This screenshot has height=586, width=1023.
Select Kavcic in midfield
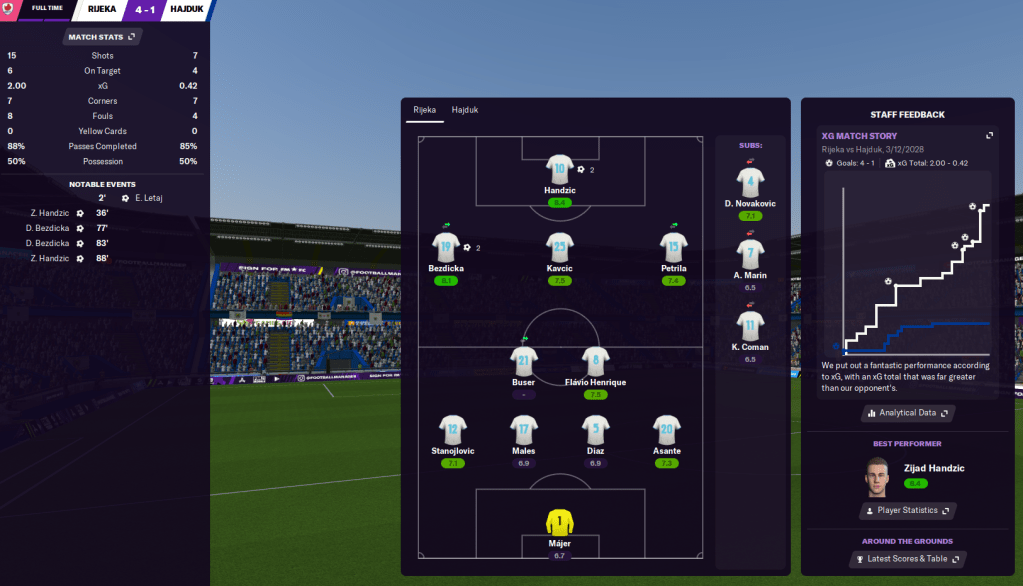click(x=559, y=248)
